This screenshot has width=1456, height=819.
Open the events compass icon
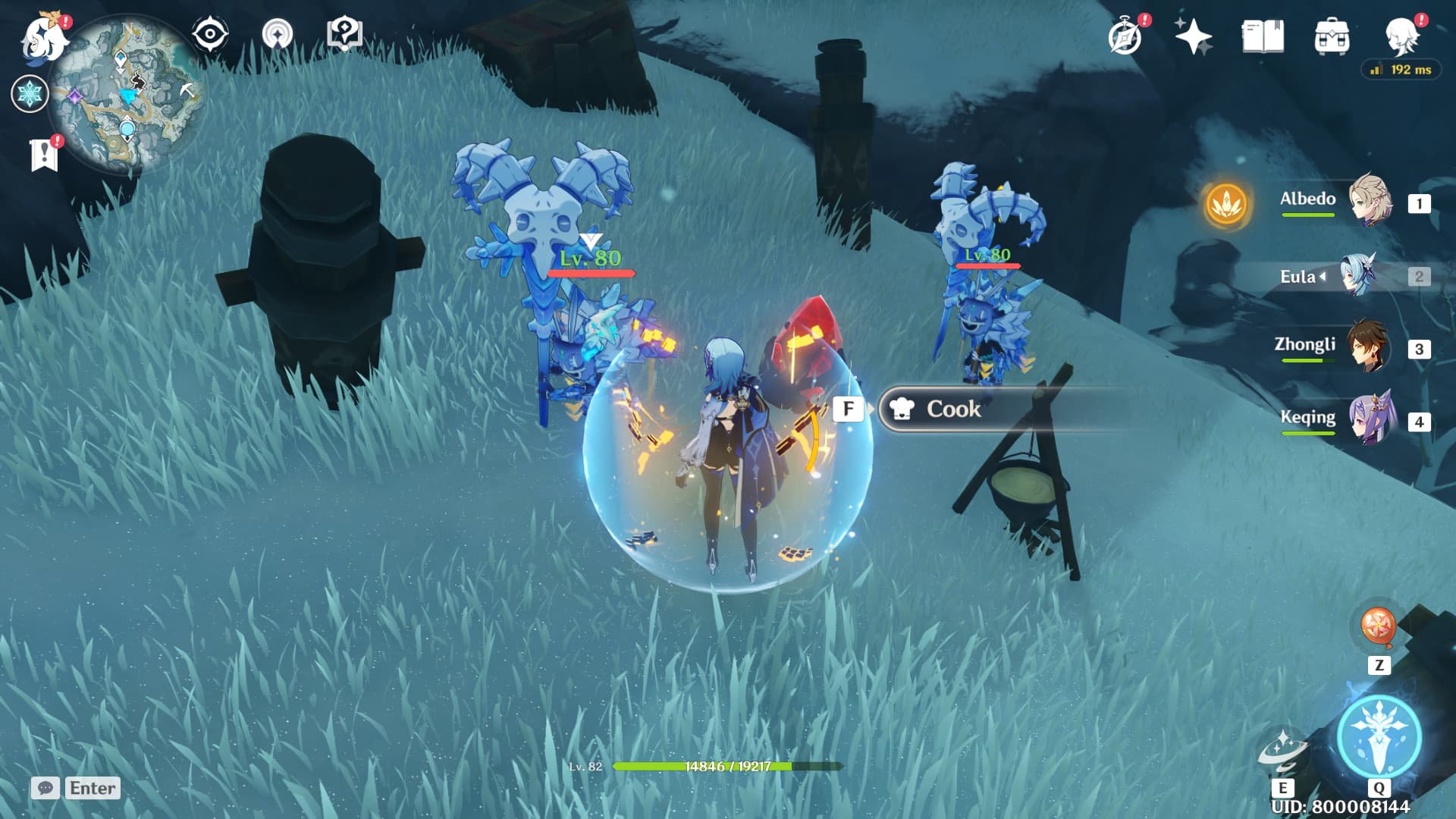click(x=1125, y=36)
